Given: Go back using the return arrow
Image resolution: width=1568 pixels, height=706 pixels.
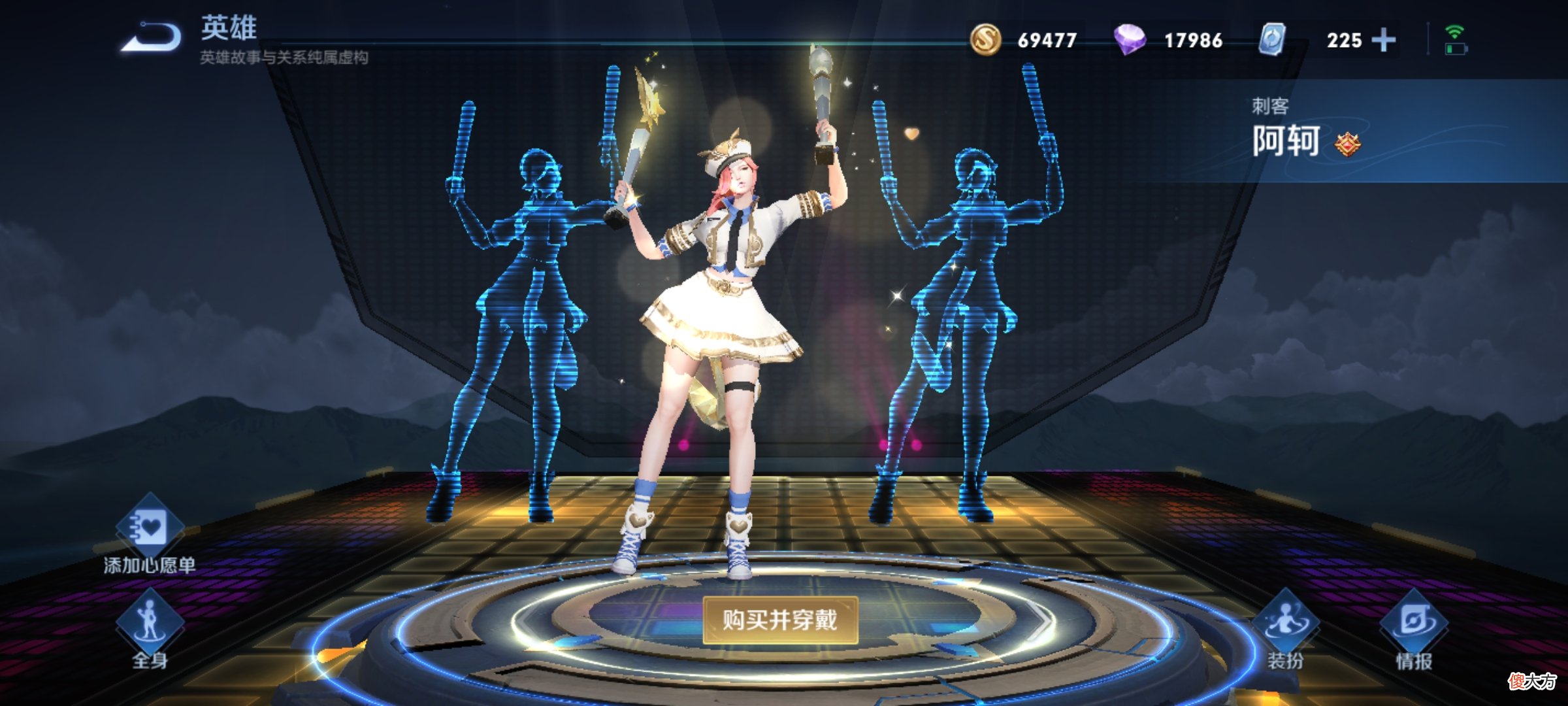Looking at the screenshot, I should [x=152, y=37].
